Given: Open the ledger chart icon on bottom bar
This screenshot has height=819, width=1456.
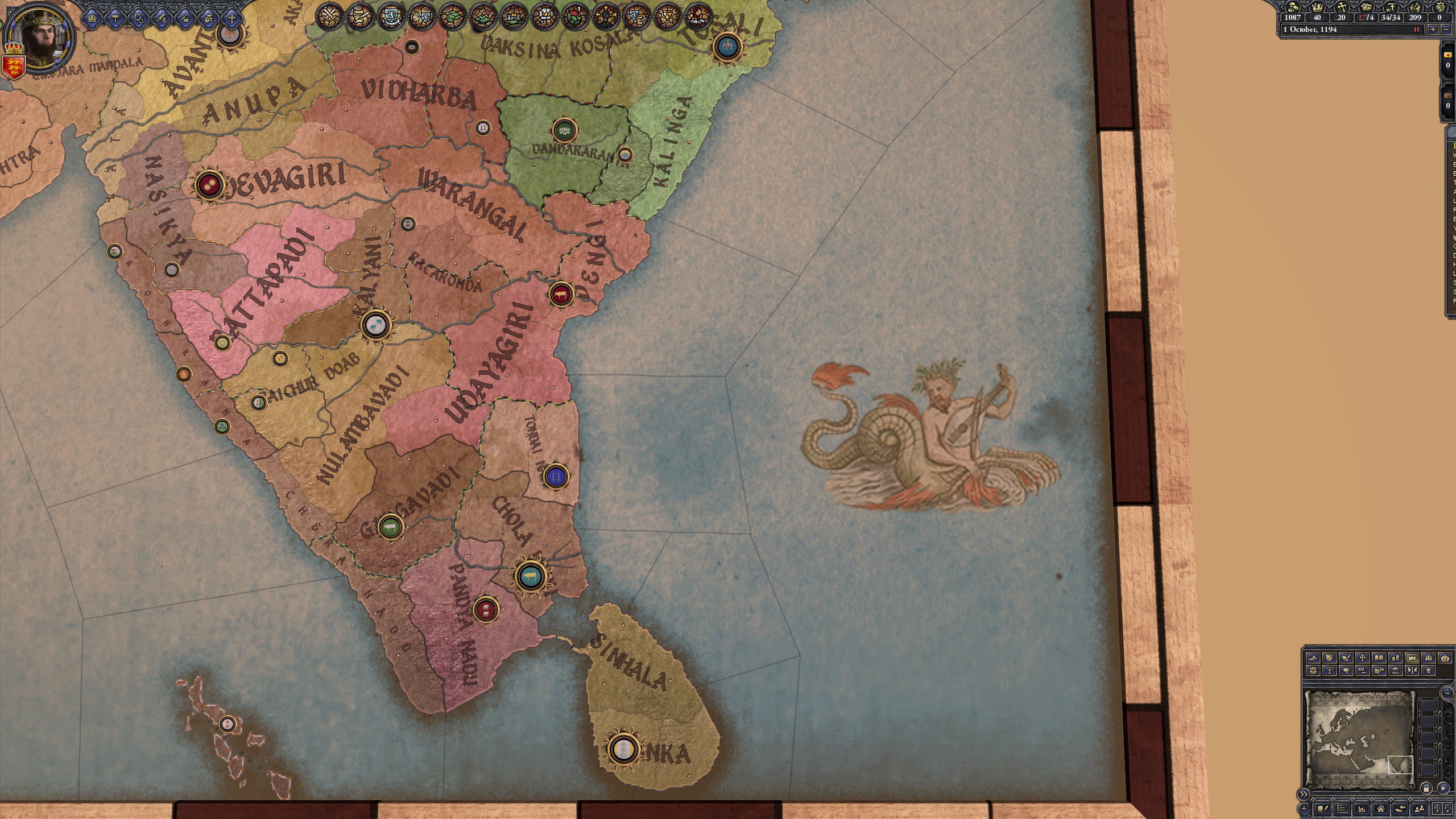Looking at the screenshot, I should coord(1362,810).
